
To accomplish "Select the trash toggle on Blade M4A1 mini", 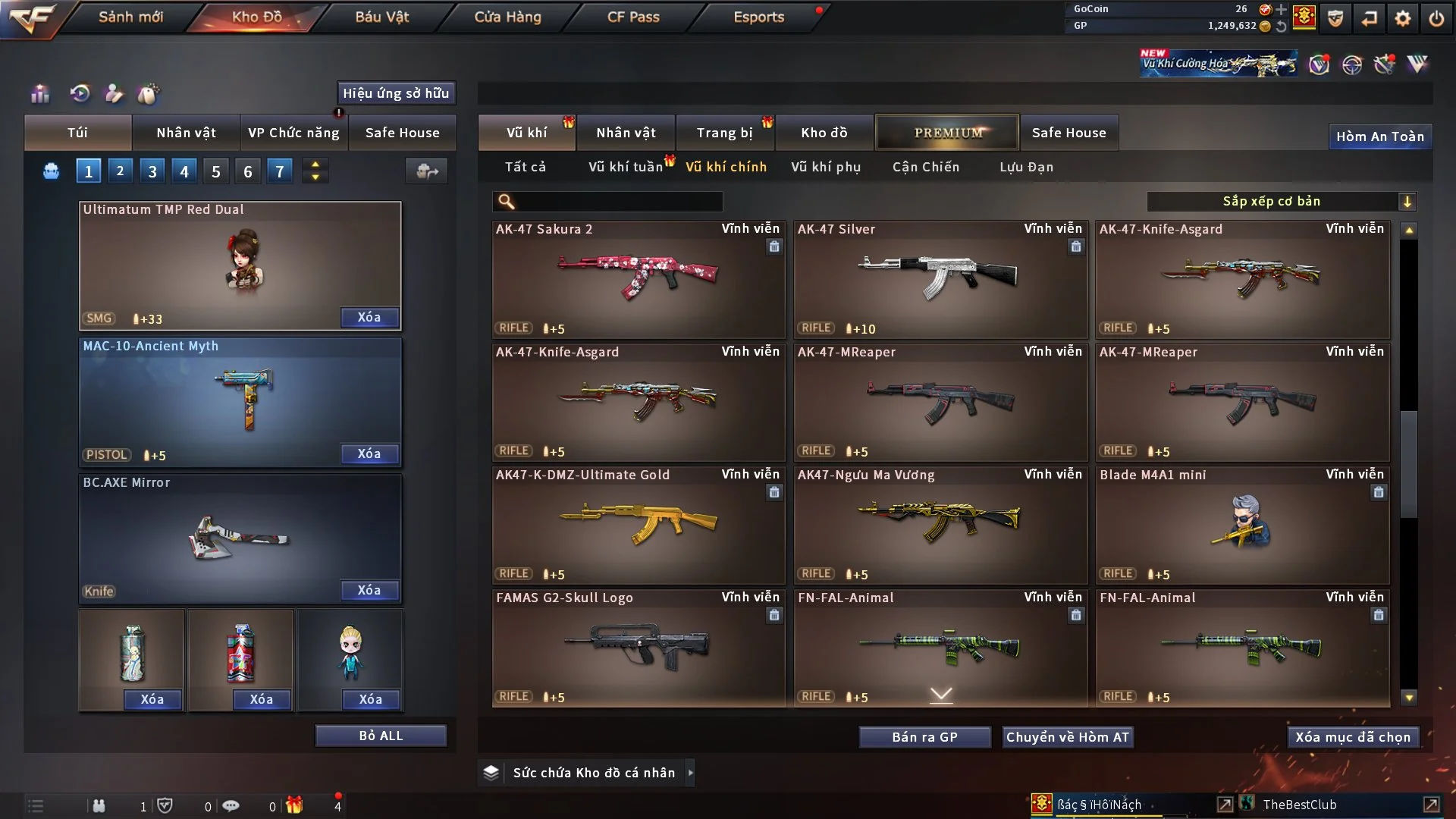I will [x=1377, y=493].
